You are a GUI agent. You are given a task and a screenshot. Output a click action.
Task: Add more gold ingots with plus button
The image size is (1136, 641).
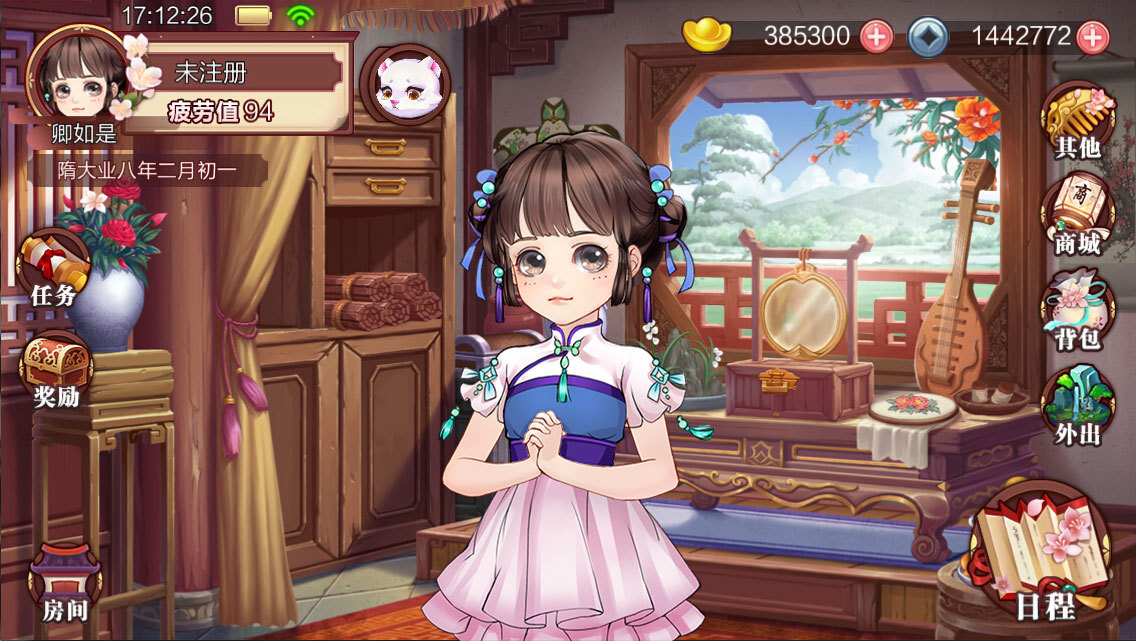click(876, 37)
